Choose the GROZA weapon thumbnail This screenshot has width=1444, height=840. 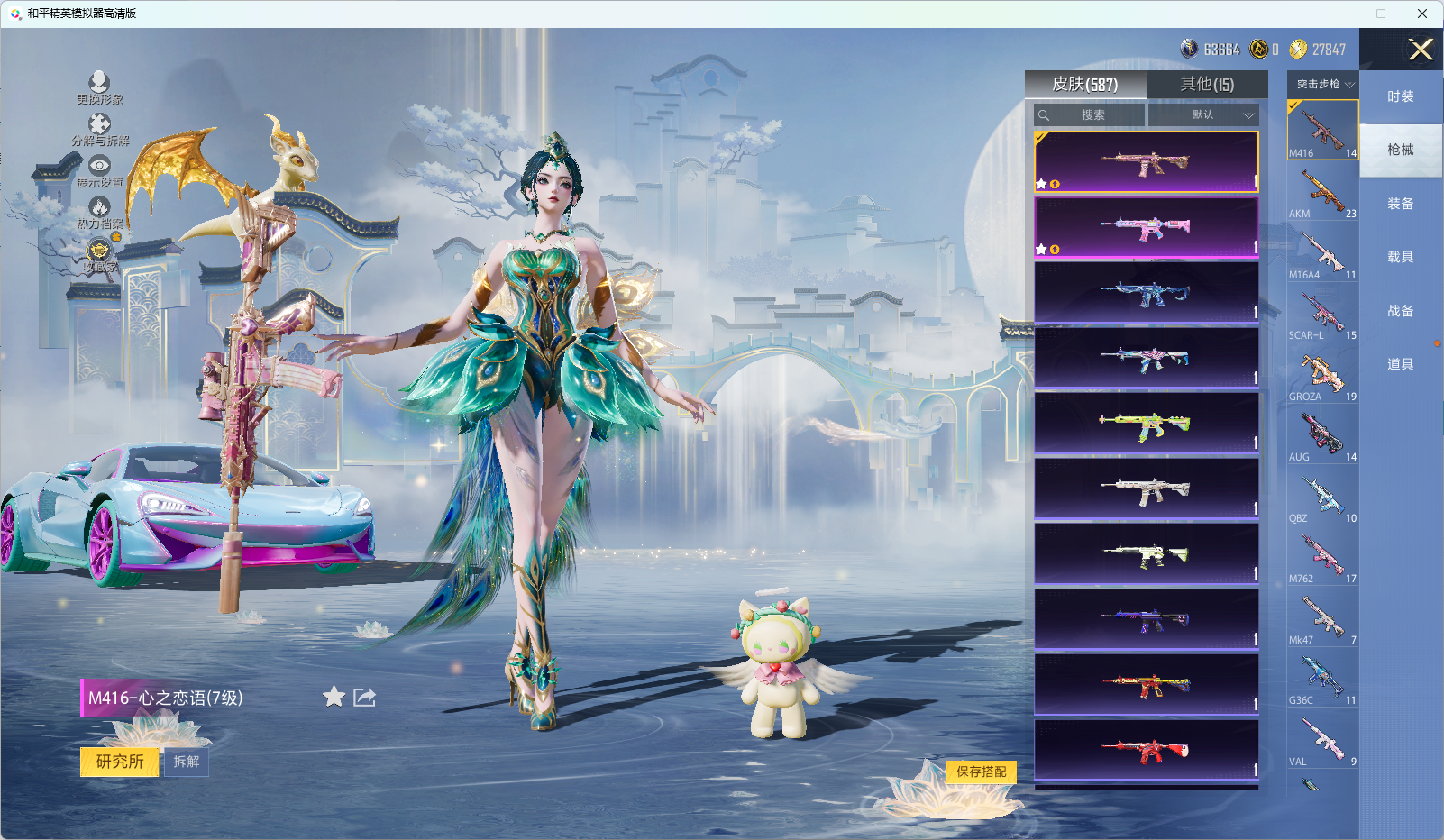pyautogui.click(x=1322, y=375)
